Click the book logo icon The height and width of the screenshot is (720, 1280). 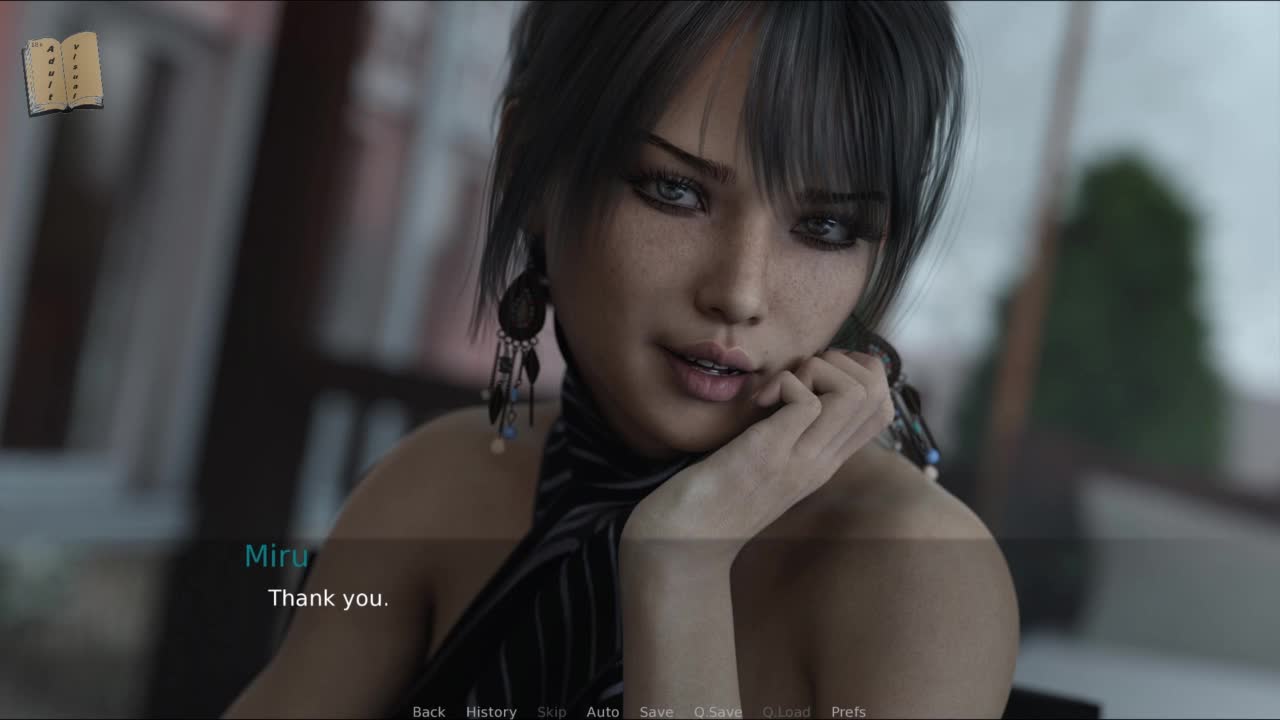tap(63, 73)
